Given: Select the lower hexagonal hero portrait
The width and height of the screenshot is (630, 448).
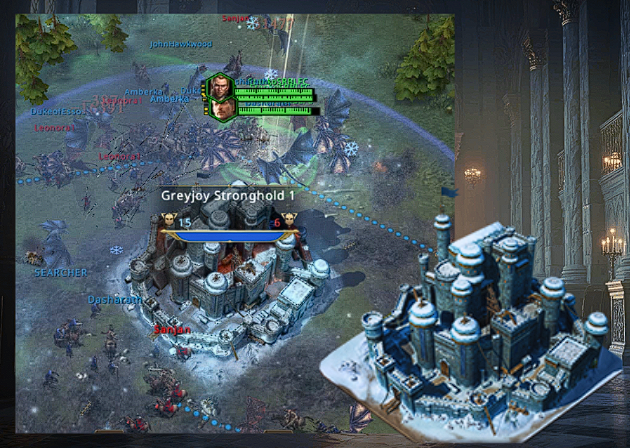Looking at the screenshot, I should pos(222,106).
